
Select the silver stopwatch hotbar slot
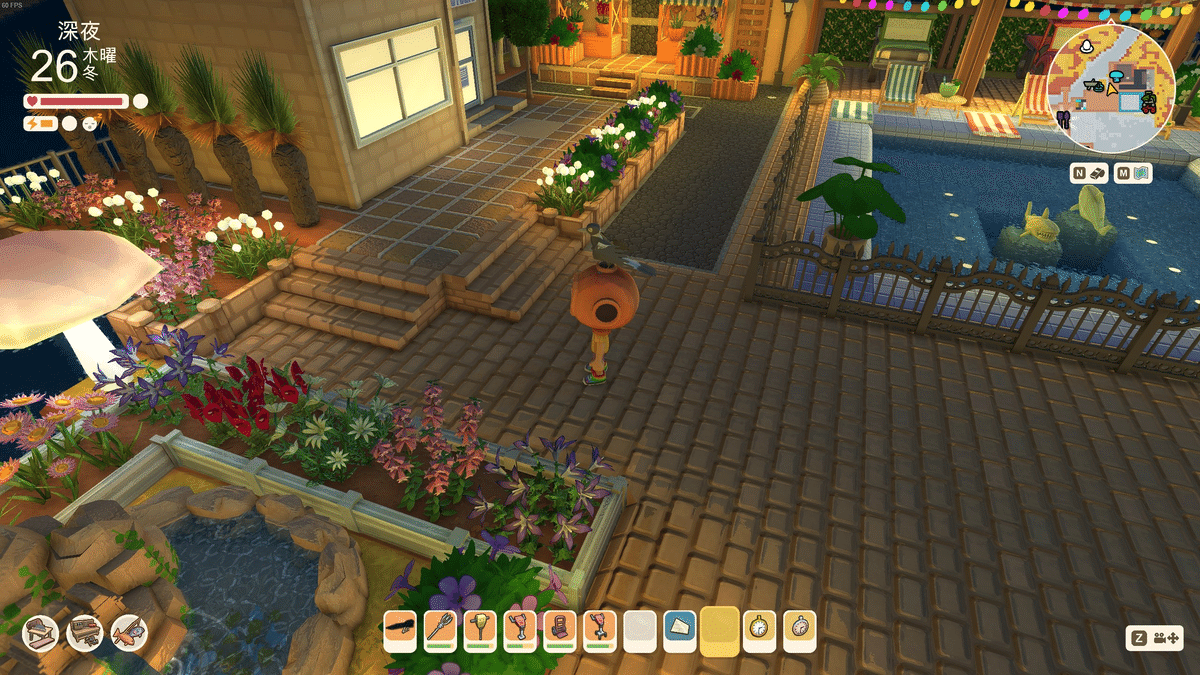click(800, 630)
